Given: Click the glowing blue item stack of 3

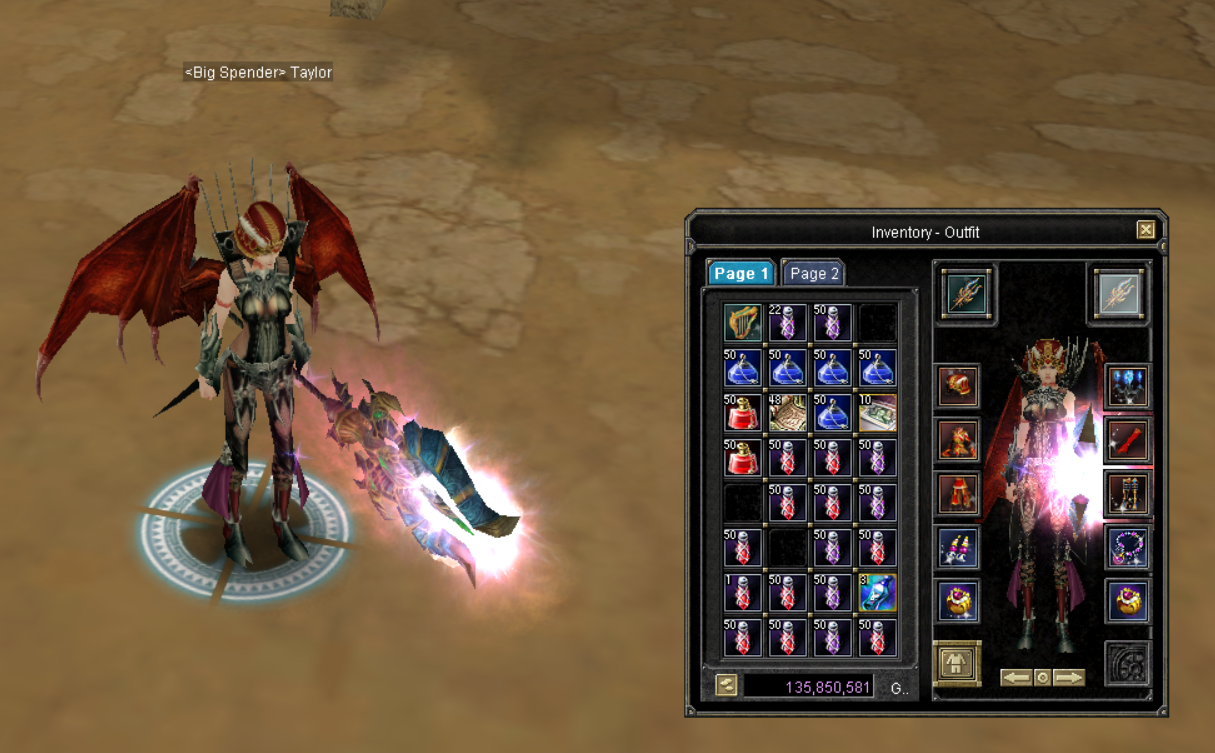Looking at the screenshot, I should point(877,592).
